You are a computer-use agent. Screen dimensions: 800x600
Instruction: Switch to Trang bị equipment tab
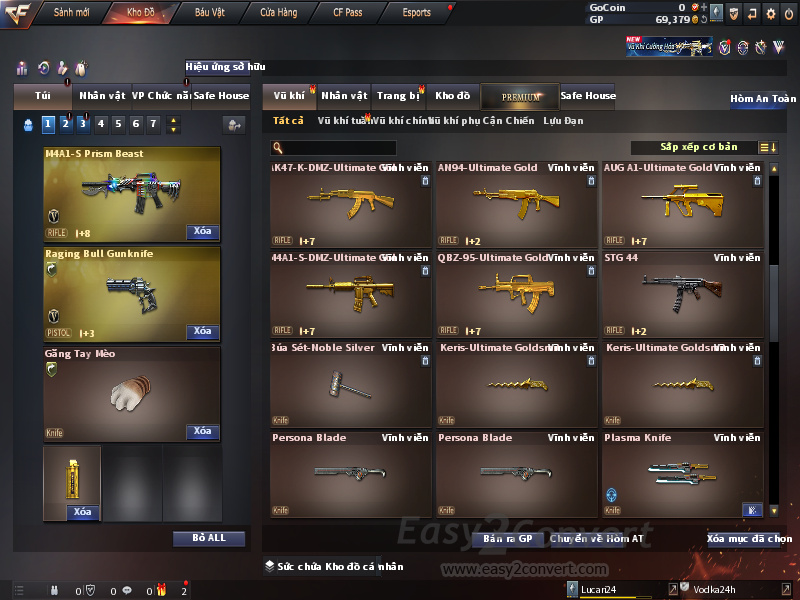coord(398,96)
